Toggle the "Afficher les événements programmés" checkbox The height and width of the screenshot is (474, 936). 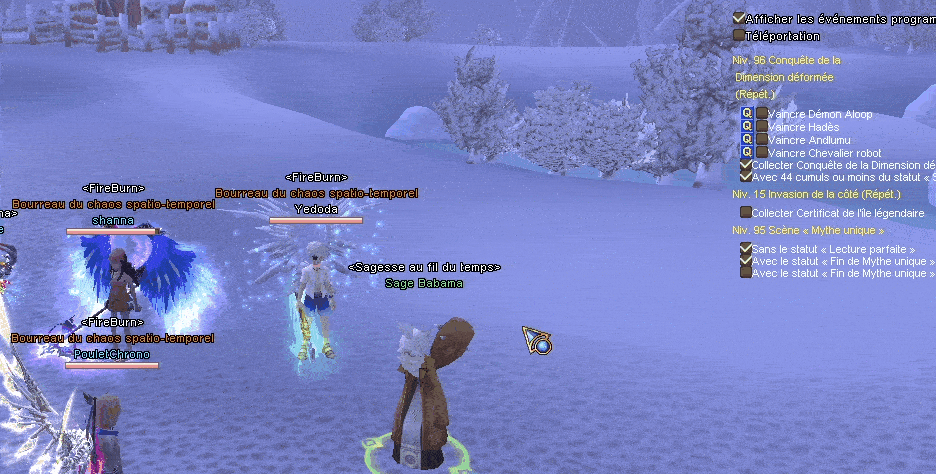coord(739,18)
